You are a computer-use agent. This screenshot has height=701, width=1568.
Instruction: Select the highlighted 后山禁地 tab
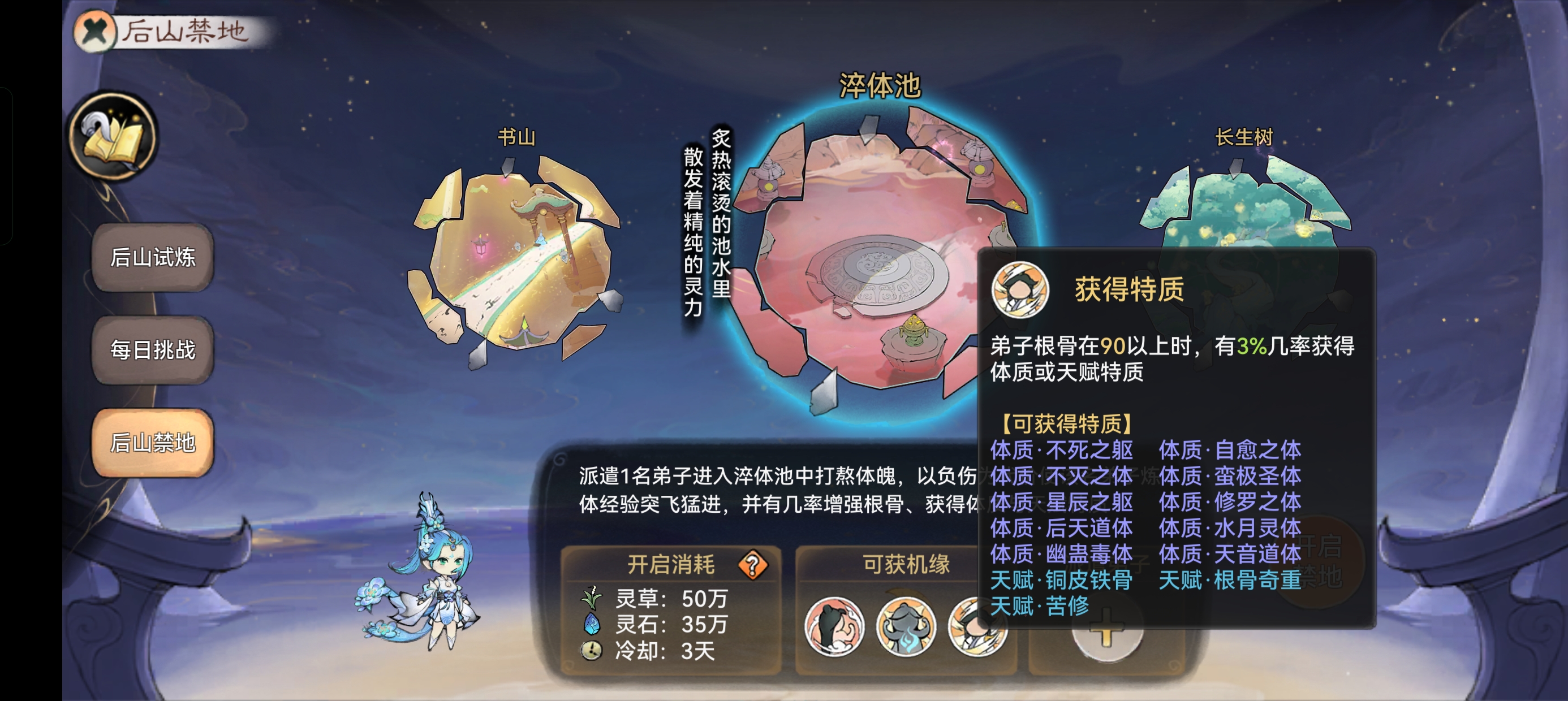[x=153, y=443]
